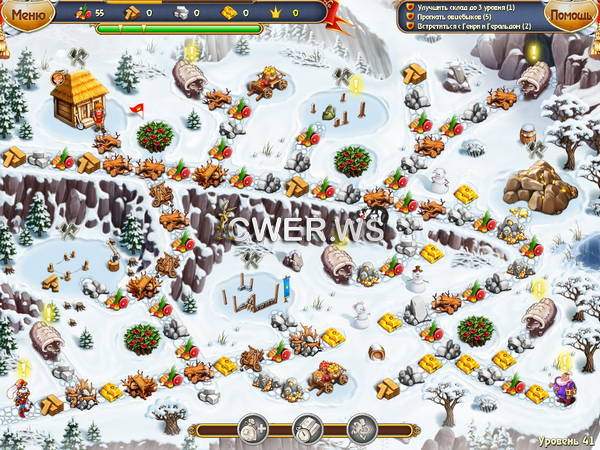Activate the running workers speed bonus
The height and width of the screenshot is (450, 600).
pyautogui.click(x=361, y=430)
